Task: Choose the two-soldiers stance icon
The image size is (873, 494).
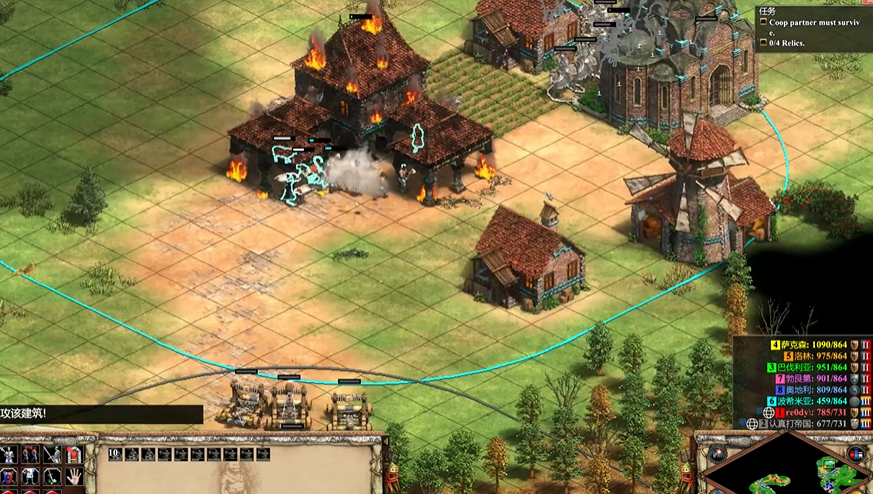Action: click(30, 455)
